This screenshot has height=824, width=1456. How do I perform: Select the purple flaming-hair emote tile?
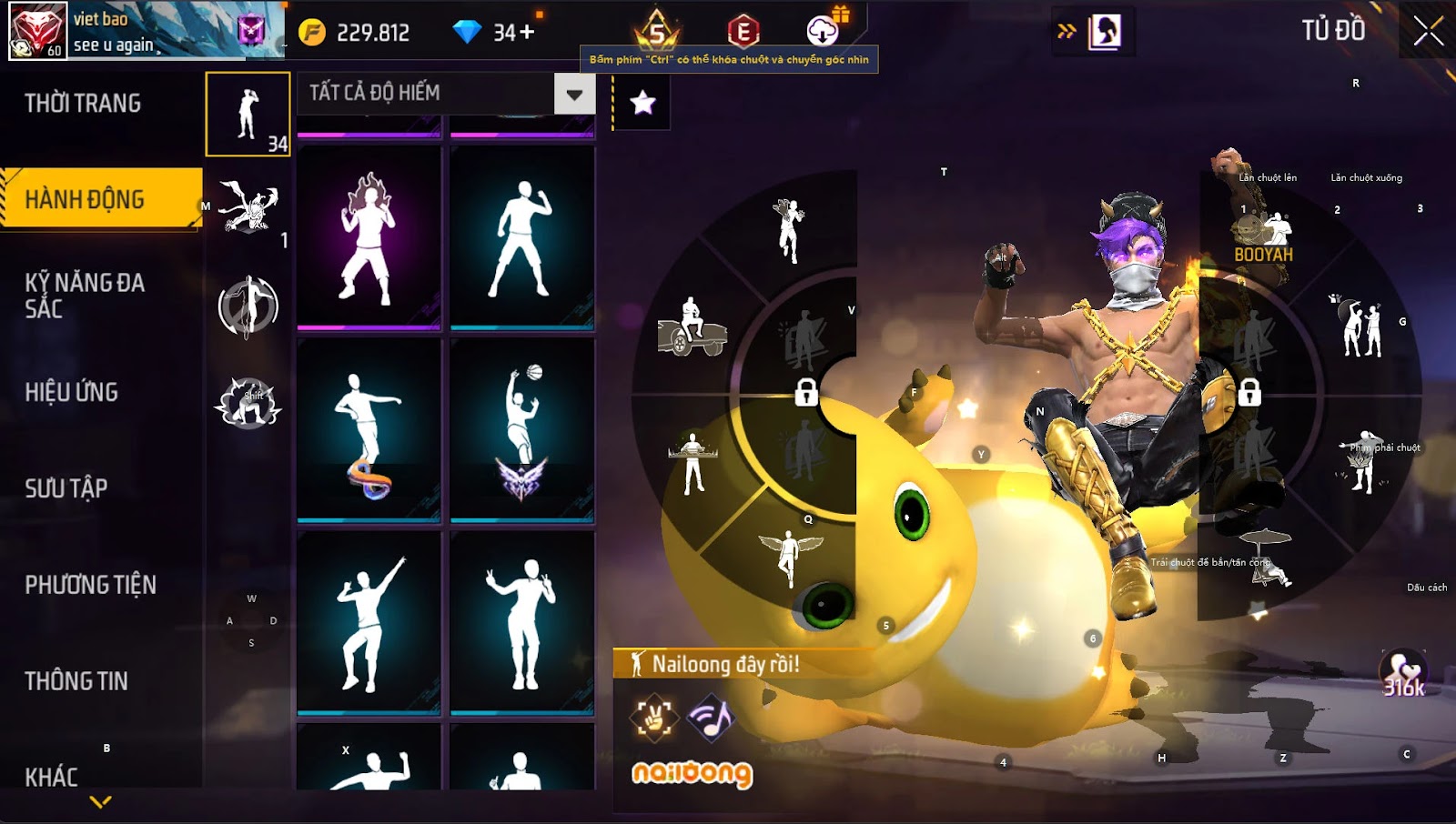(369, 236)
